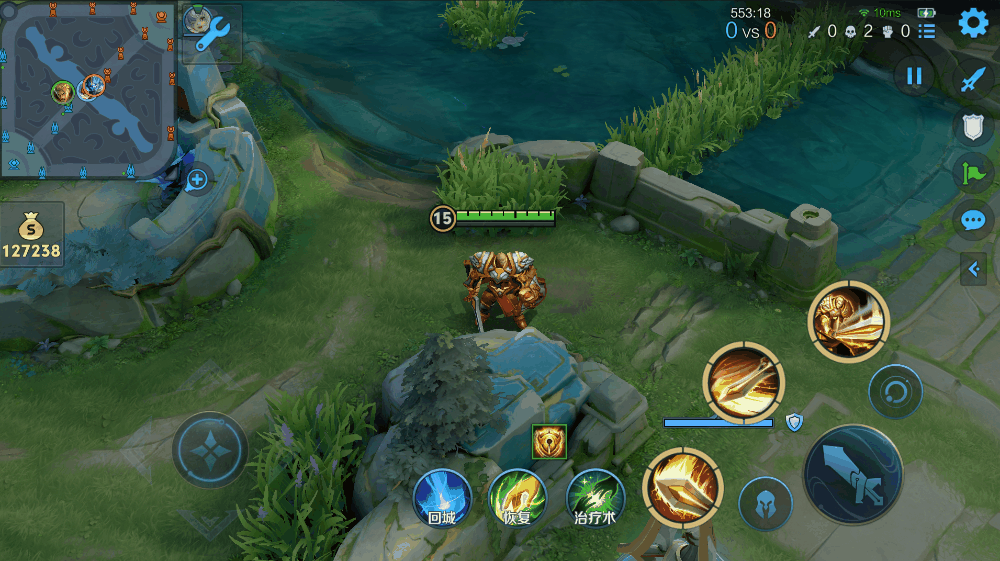
Task: Select the sword attack signal button
Action: point(973,80)
